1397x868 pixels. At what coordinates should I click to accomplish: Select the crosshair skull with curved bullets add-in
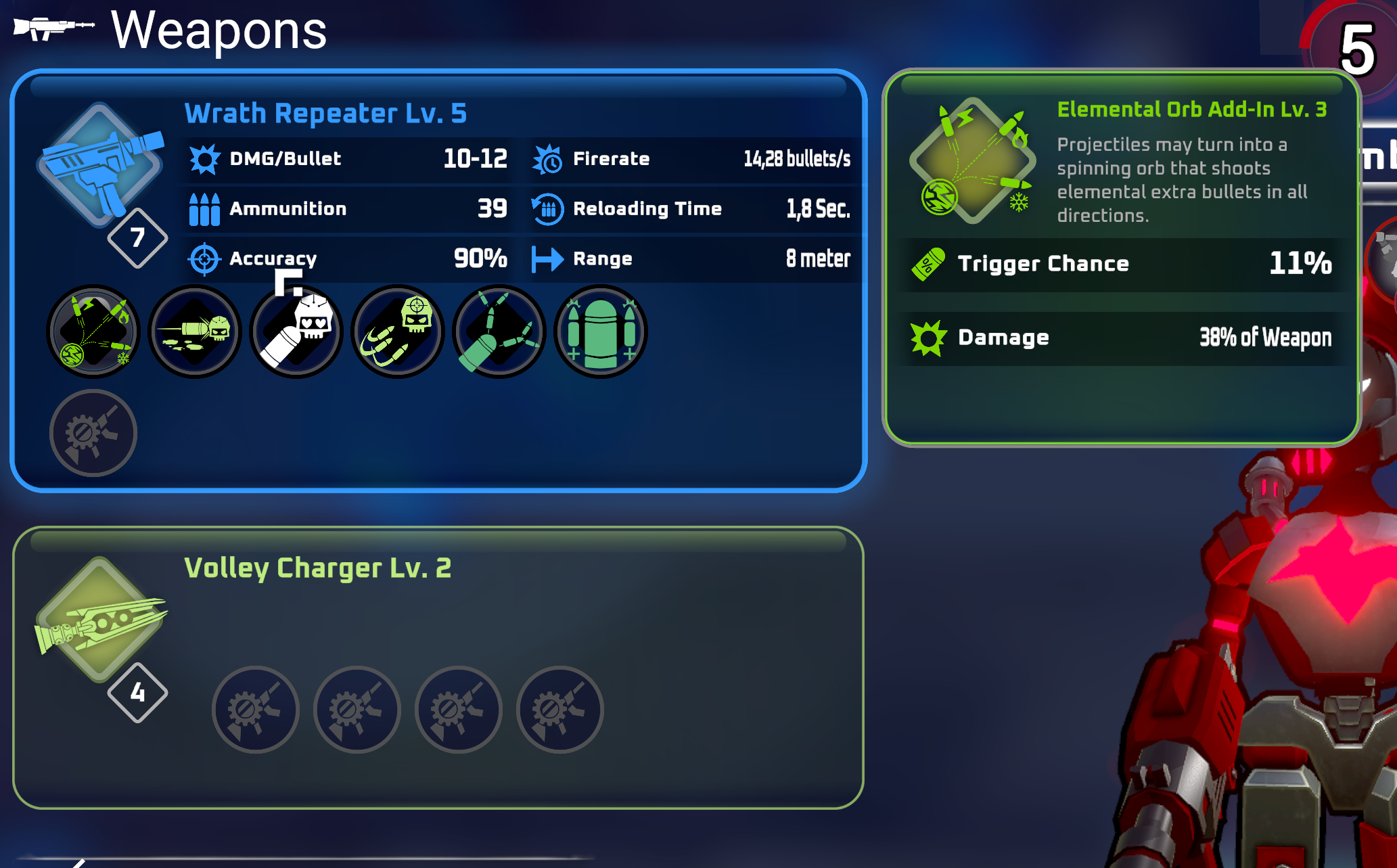coord(398,332)
